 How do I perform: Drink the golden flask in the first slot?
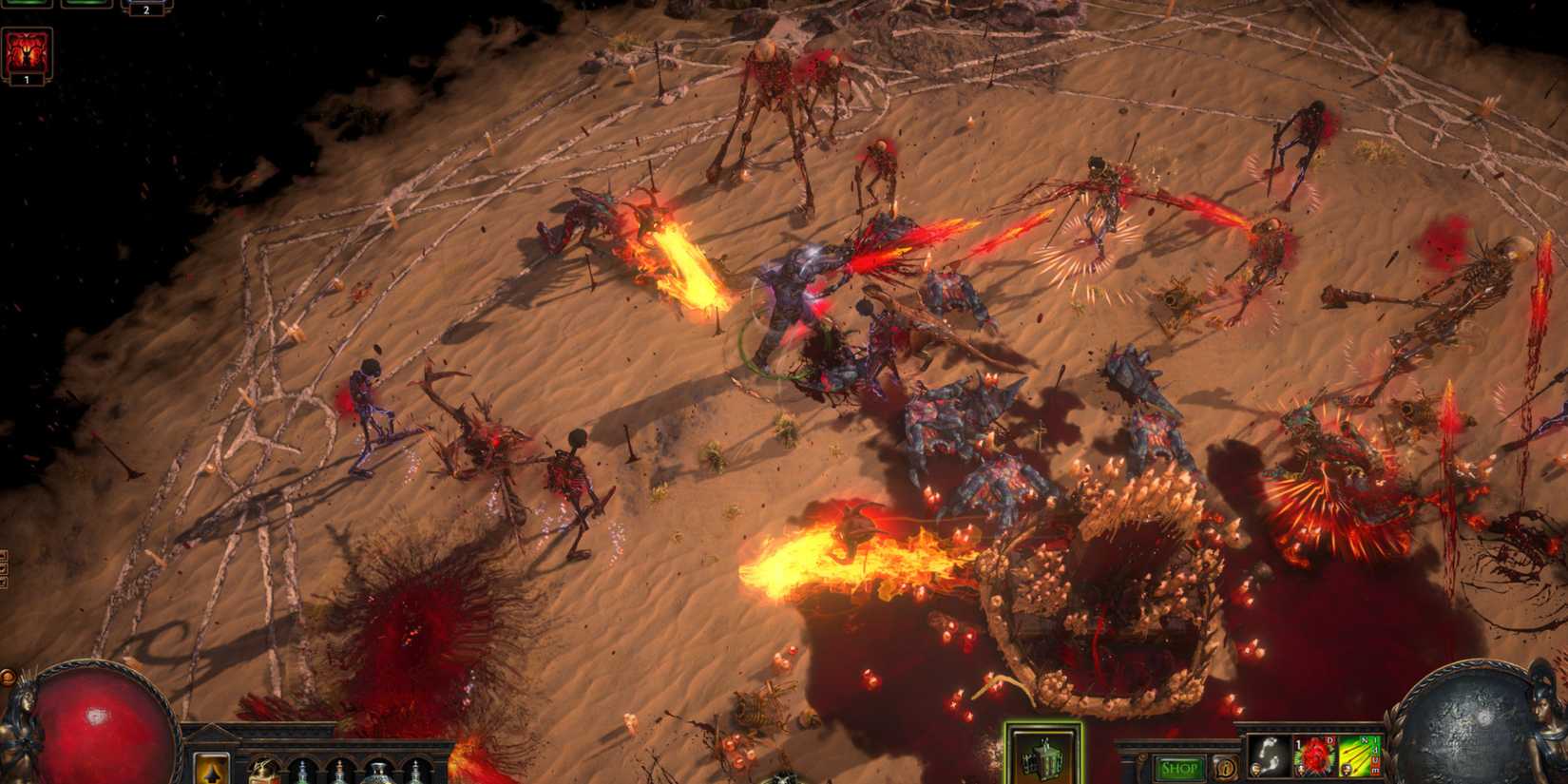[264, 774]
